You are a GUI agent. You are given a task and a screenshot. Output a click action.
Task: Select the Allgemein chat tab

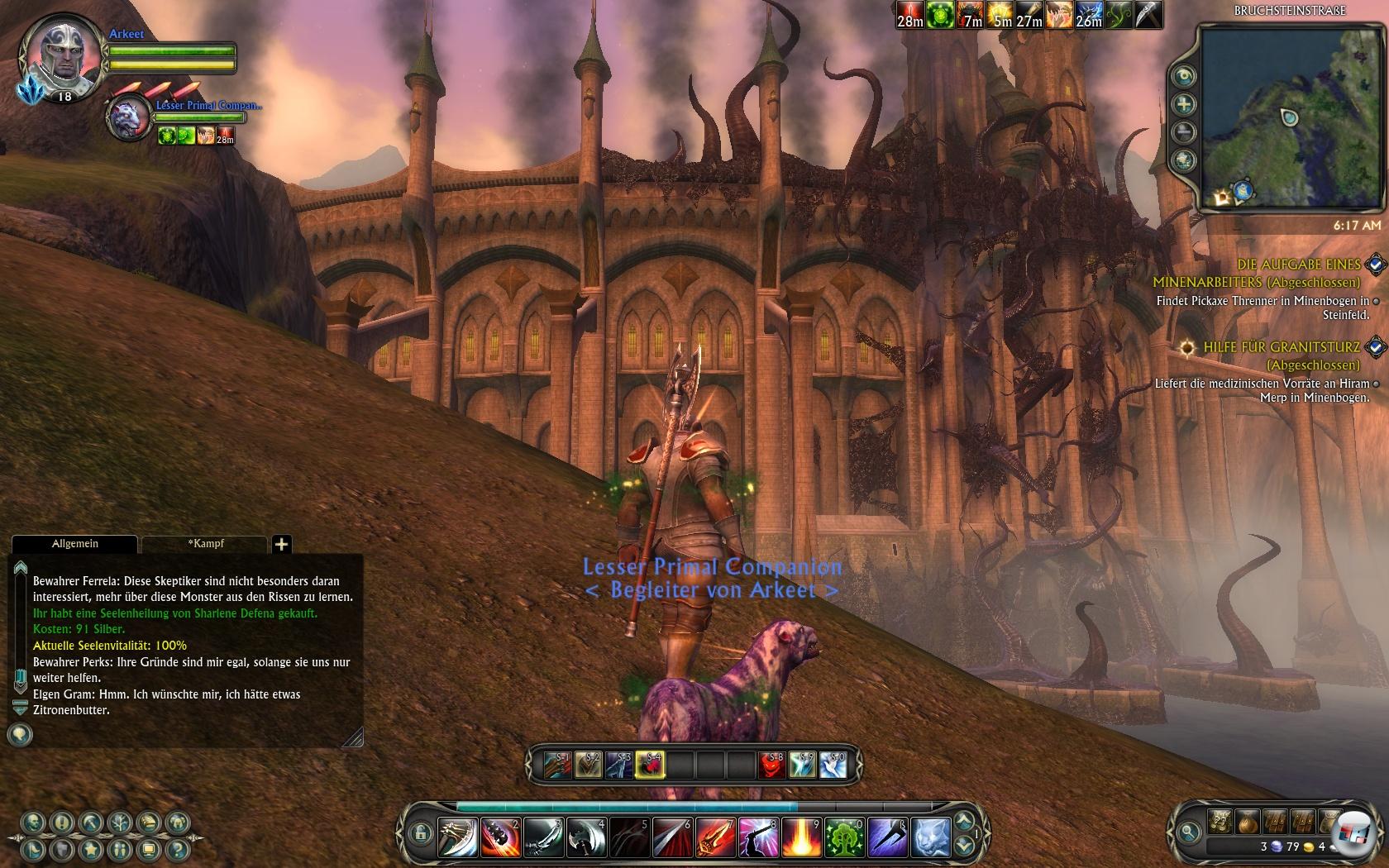click(x=75, y=544)
